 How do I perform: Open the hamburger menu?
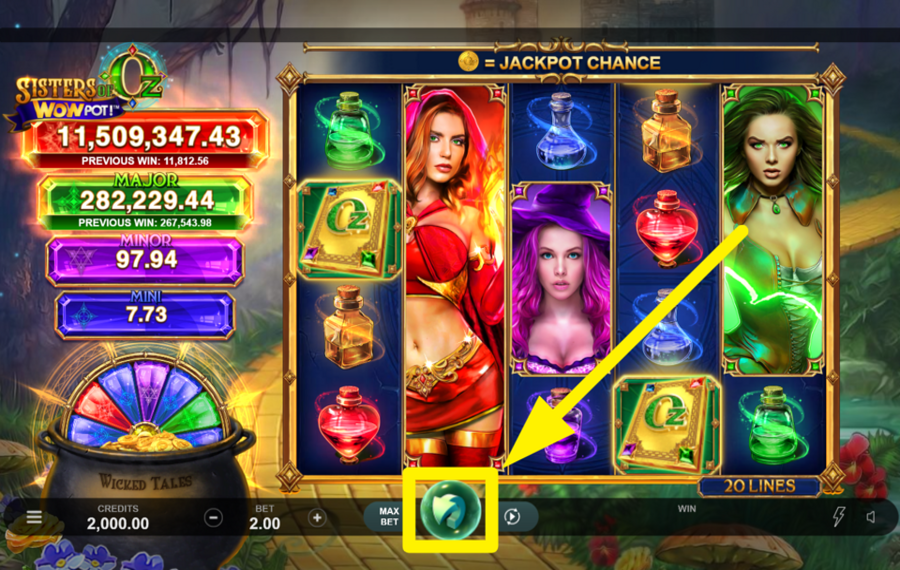coord(34,517)
